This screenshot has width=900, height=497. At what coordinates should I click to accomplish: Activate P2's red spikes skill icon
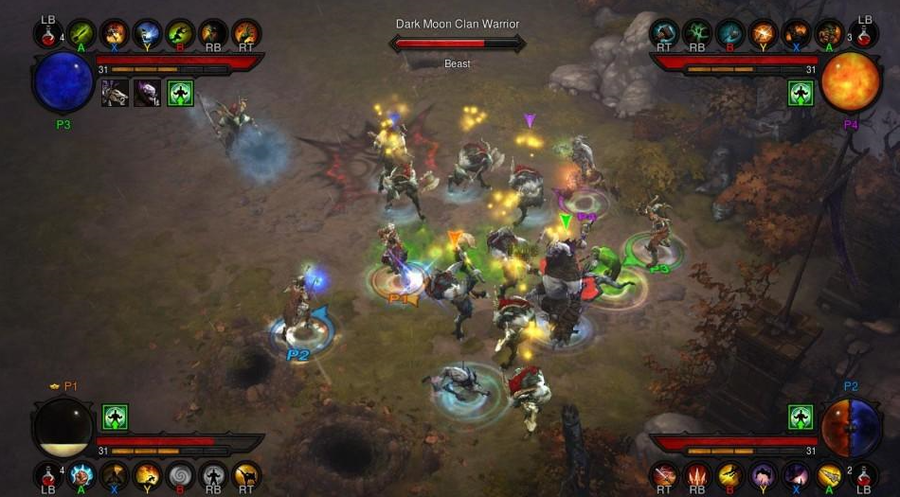[697, 476]
